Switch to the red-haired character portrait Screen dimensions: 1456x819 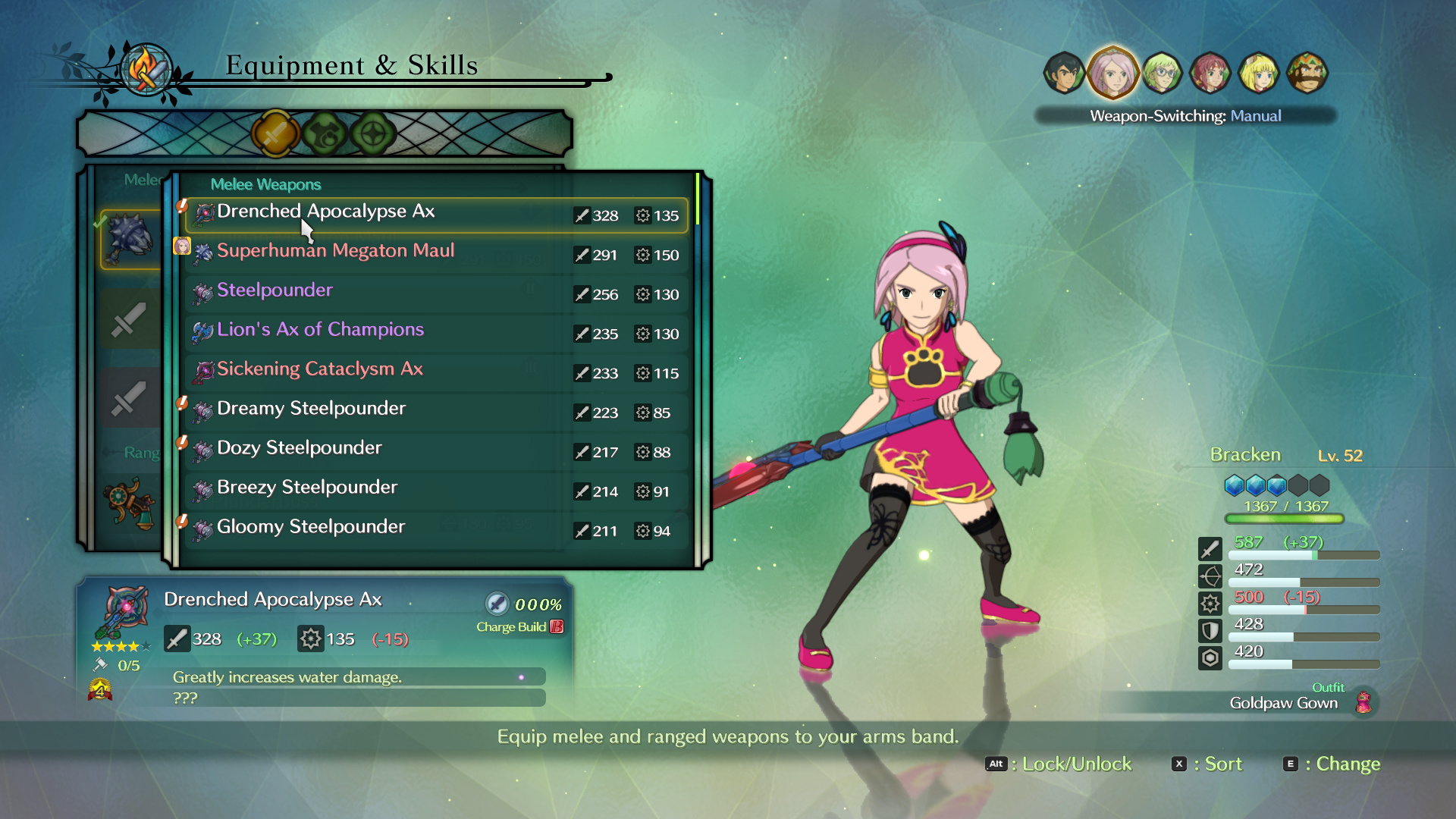[1210, 74]
